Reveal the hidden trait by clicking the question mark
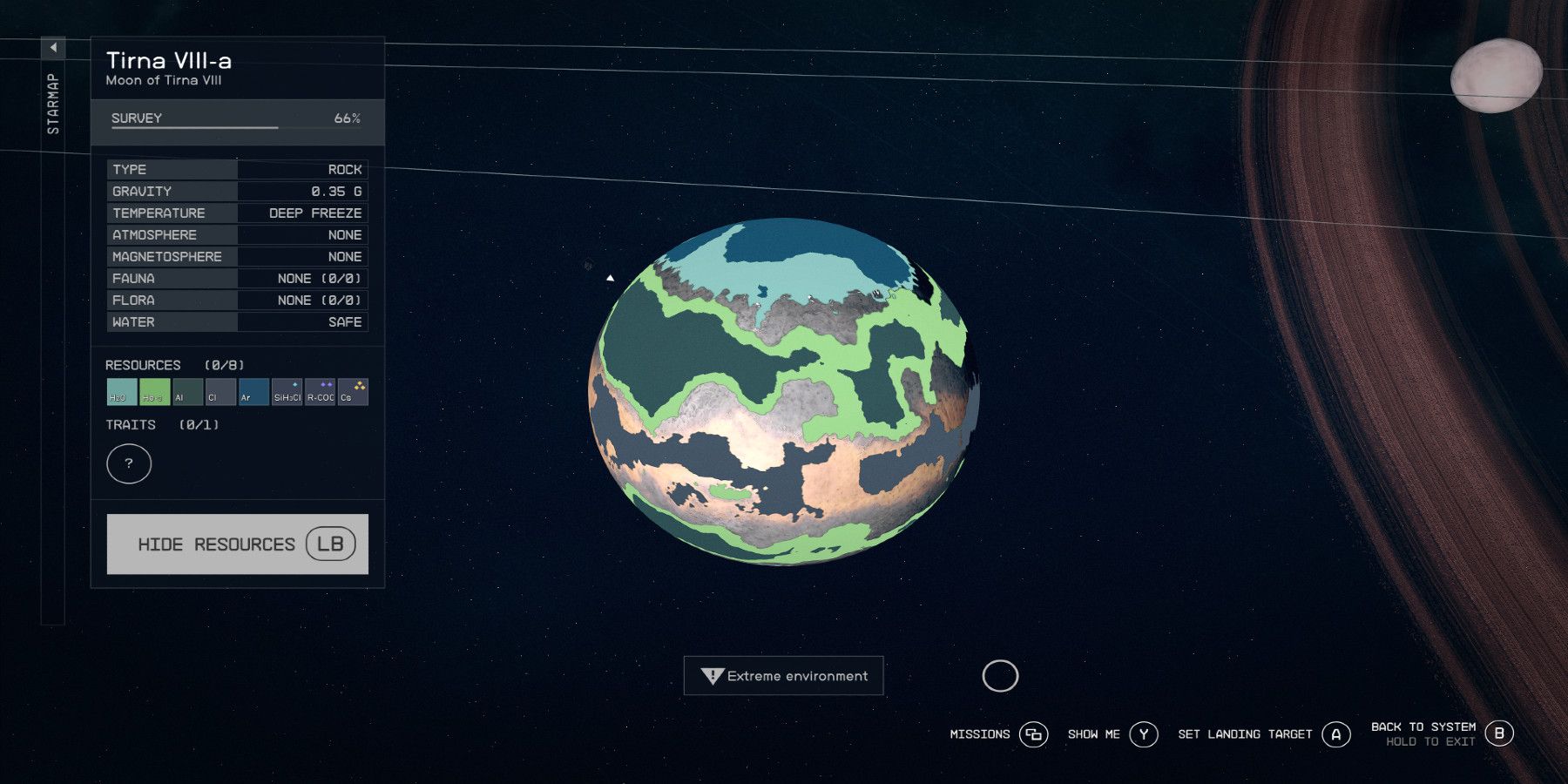The height and width of the screenshot is (784, 1568). tap(129, 463)
